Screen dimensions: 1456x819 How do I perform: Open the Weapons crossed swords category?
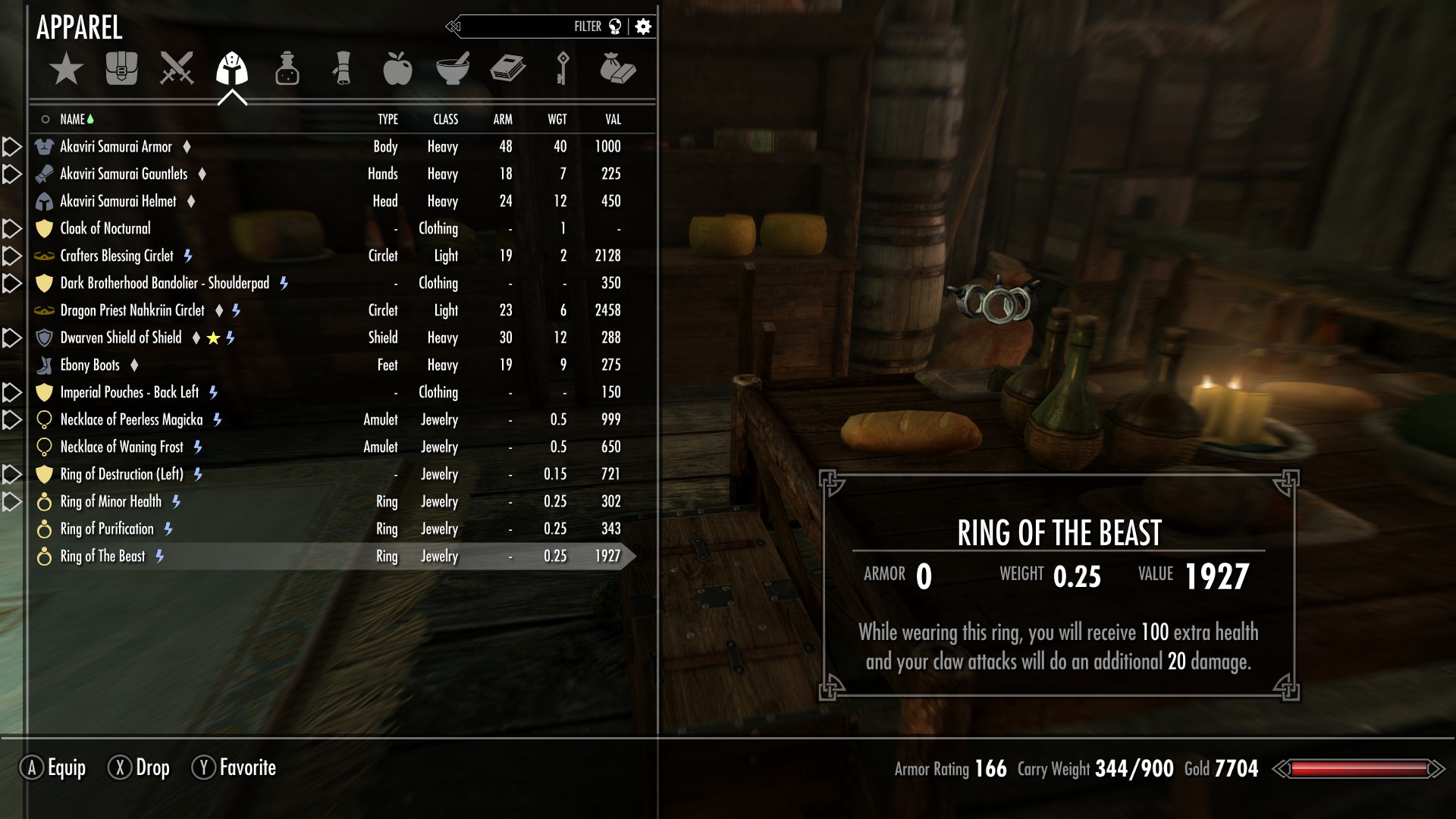coord(177,69)
